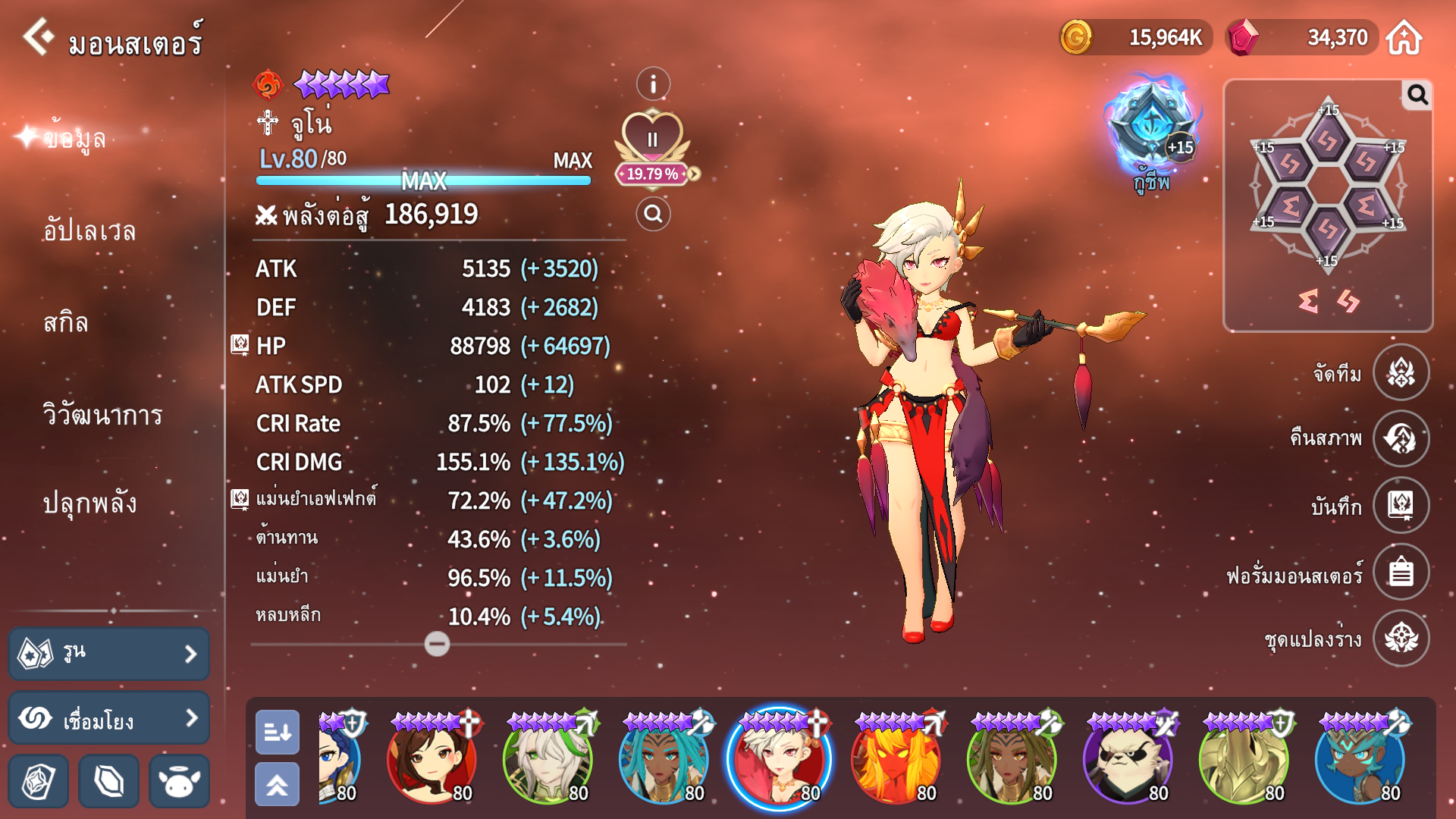1456x819 pixels.
Task: Open the รูน menu
Action: tap(109, 654)
